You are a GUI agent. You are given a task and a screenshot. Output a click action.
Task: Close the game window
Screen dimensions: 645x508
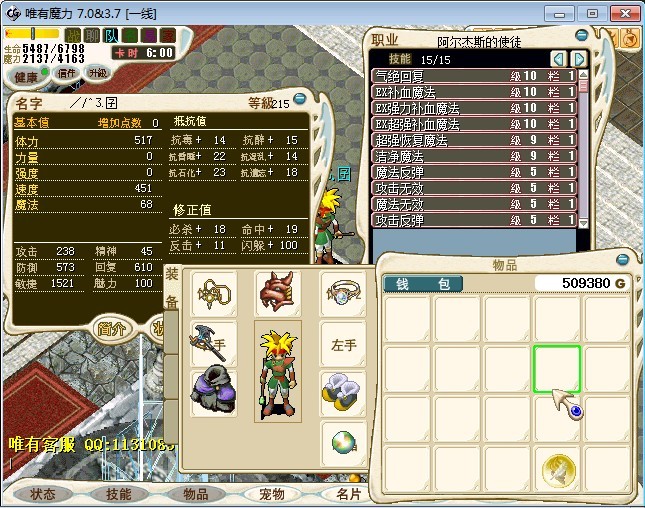pyautogui.click(x=622, y=13)
